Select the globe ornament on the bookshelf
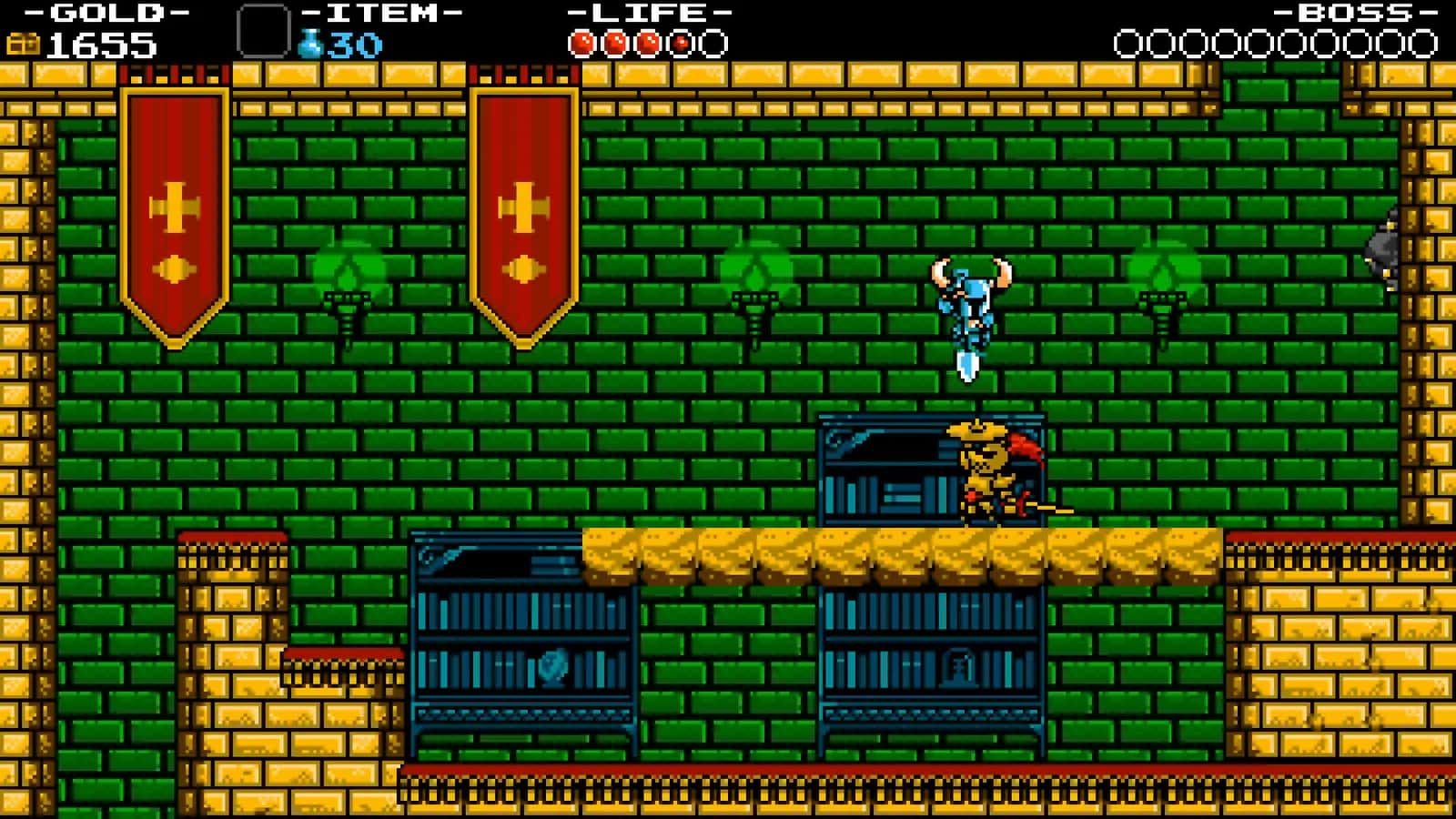 pyautogui.click(x=553, y=669)
